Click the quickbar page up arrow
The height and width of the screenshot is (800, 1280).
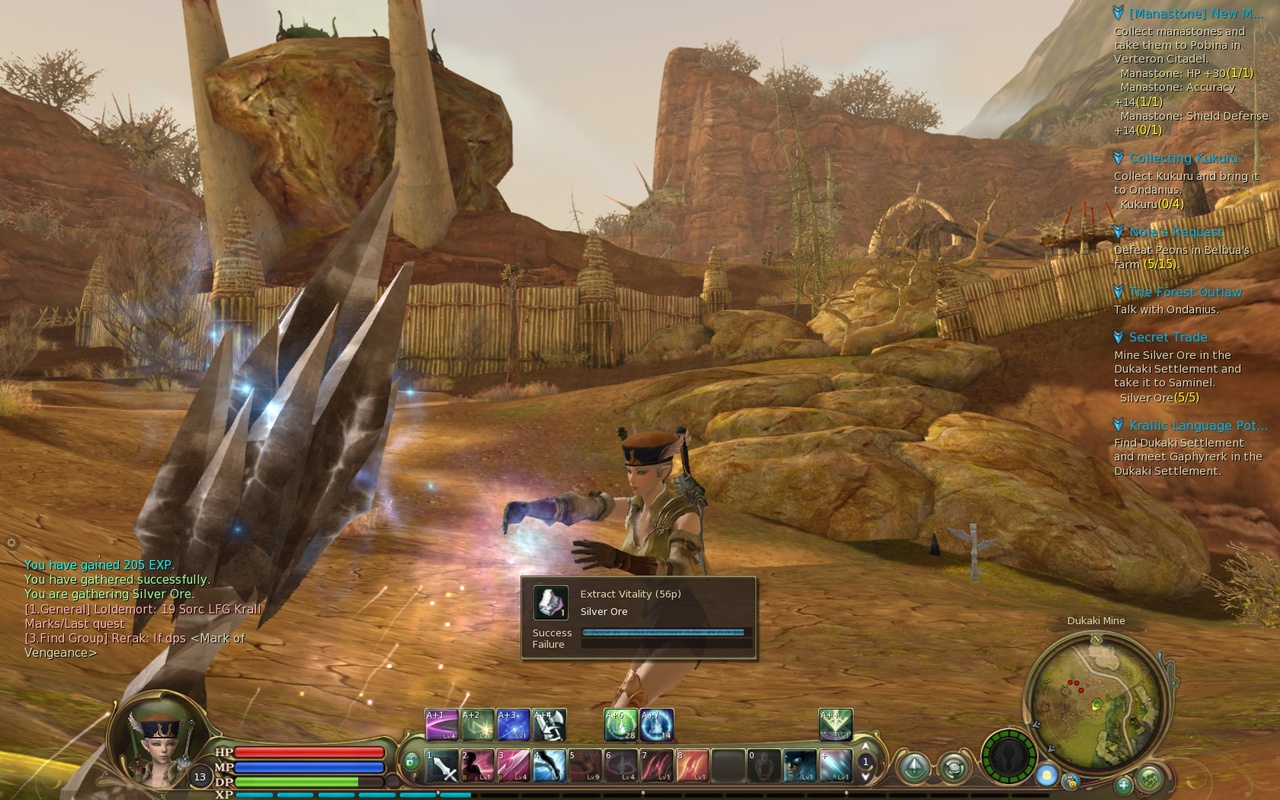pos(866,745)
